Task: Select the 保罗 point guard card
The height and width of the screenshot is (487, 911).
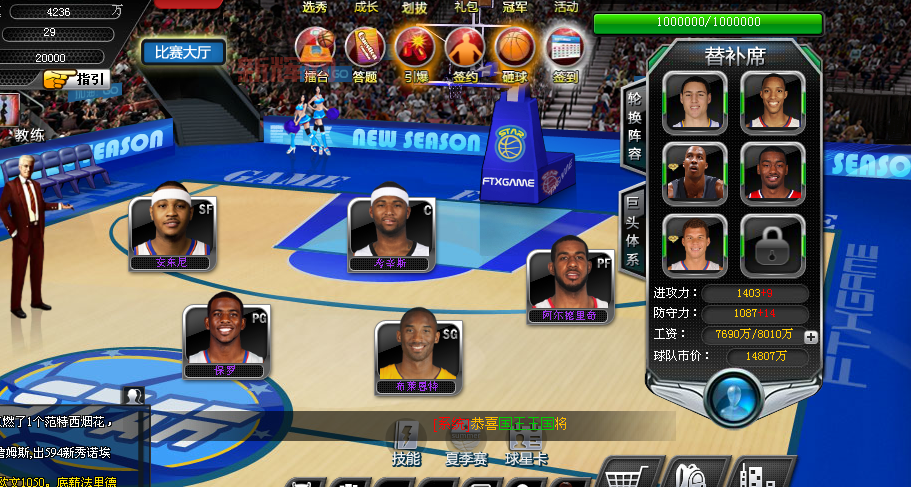Action: [x=224, y=337]
